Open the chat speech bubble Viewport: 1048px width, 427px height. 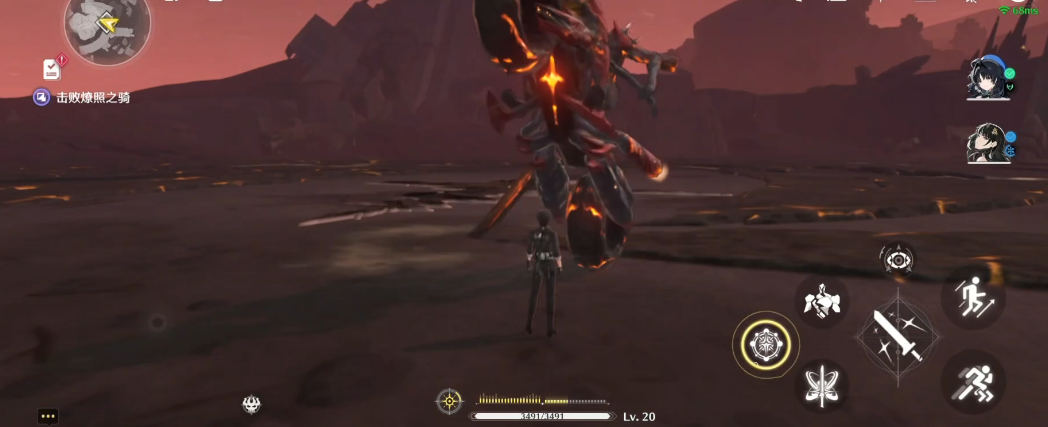pos(48,415)
